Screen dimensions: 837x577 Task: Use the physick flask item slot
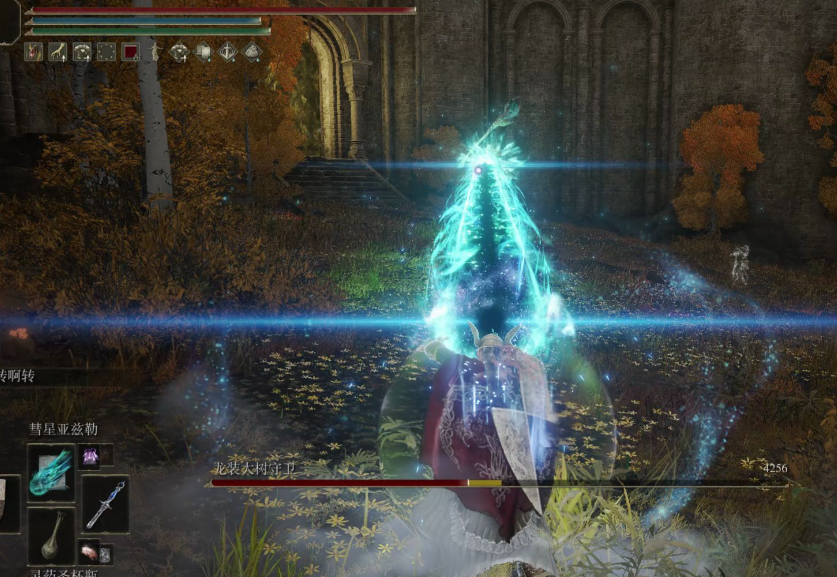point(51,536)
